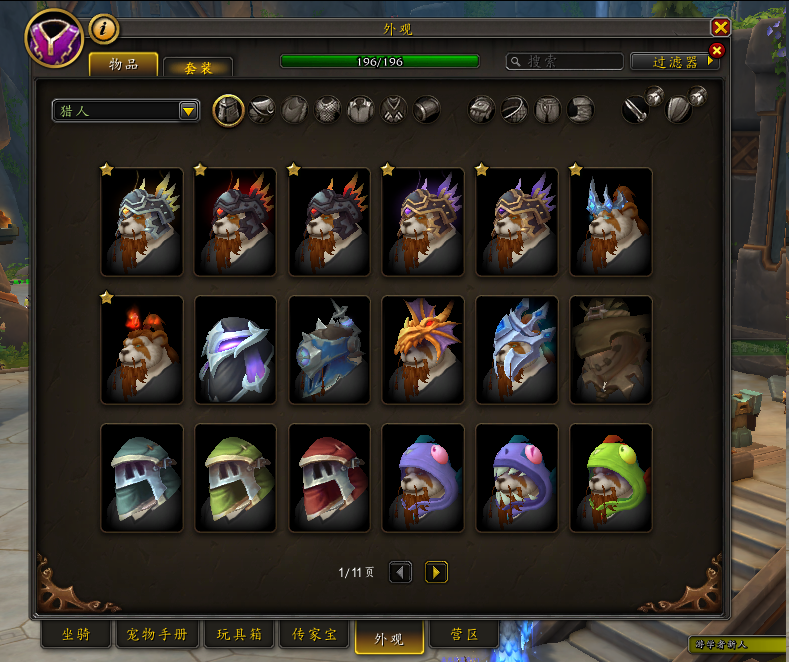Go to the next appearance page
Image resolution: width=789 pixels, height=662 pixels.
[x=436, y=572]
